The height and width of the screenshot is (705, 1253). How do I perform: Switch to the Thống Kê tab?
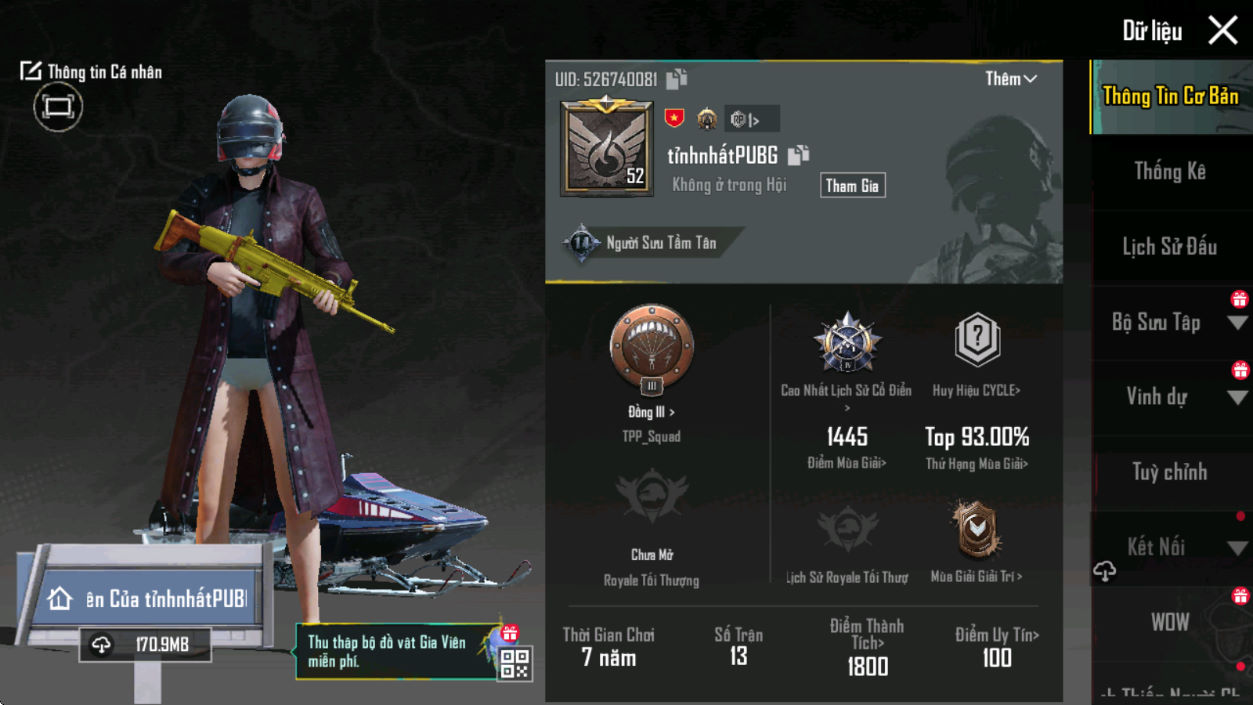coord(1169,172)
